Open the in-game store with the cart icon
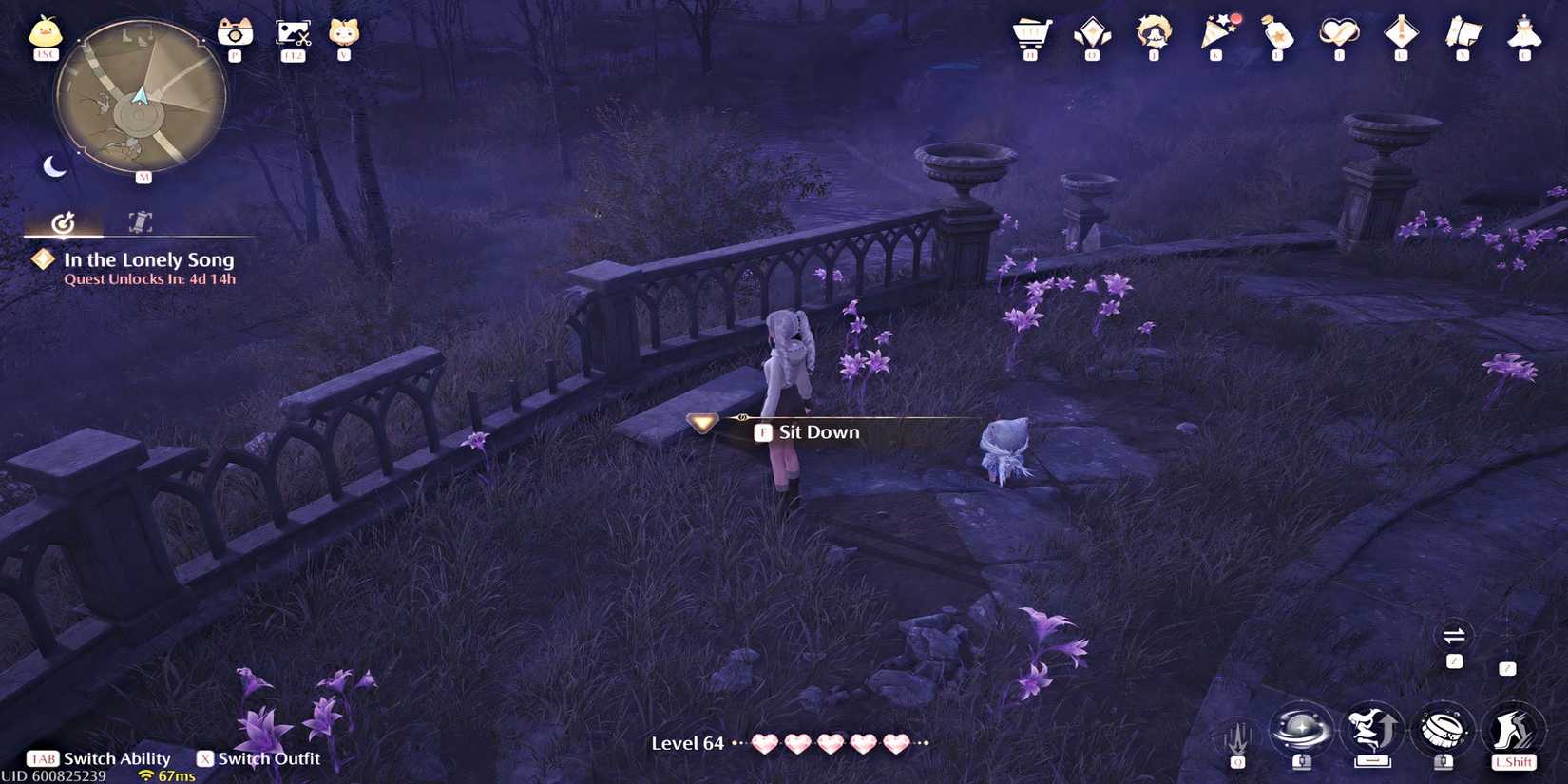Viewport: 1568px width, 784px height. pos(1028,36)
